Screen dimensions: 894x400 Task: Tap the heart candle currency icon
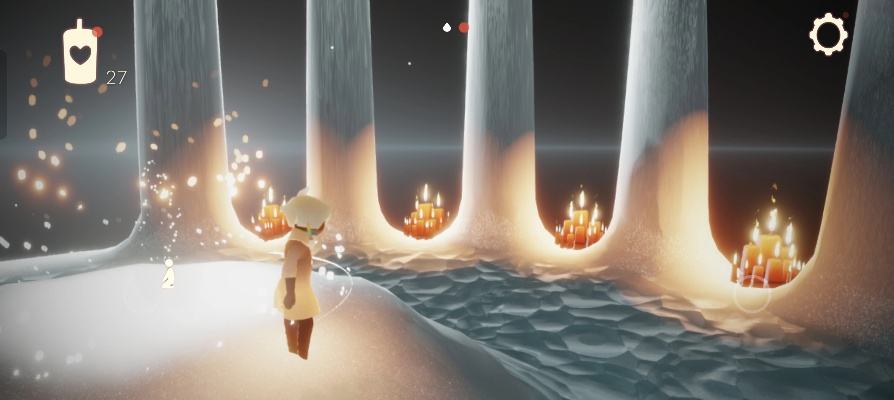pyautogui.click(x=80, y=53)
